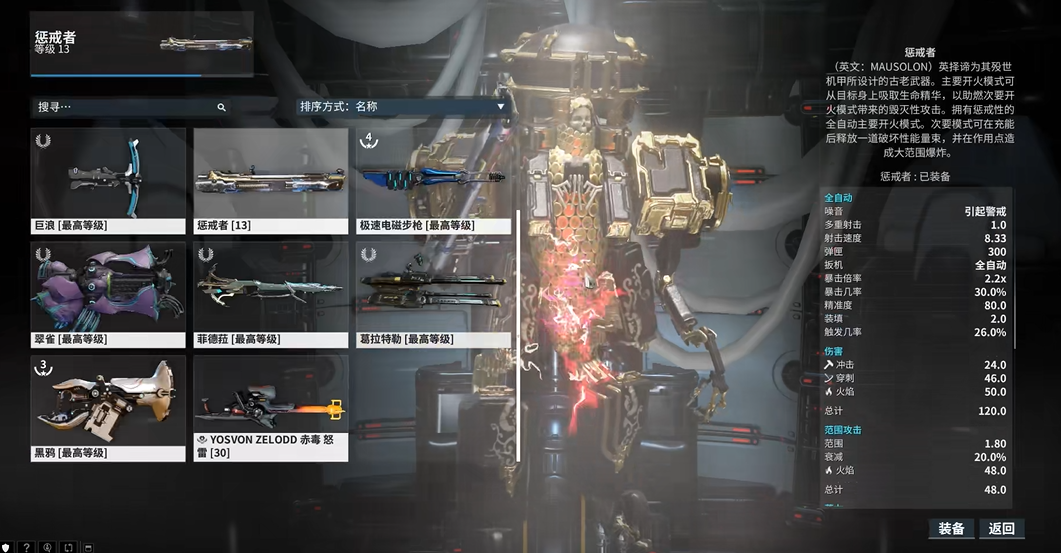The image size is (1061, 553).
Task: Pick the 极速电磁步枪 weapon tile
Action: (x=433, y=180)
